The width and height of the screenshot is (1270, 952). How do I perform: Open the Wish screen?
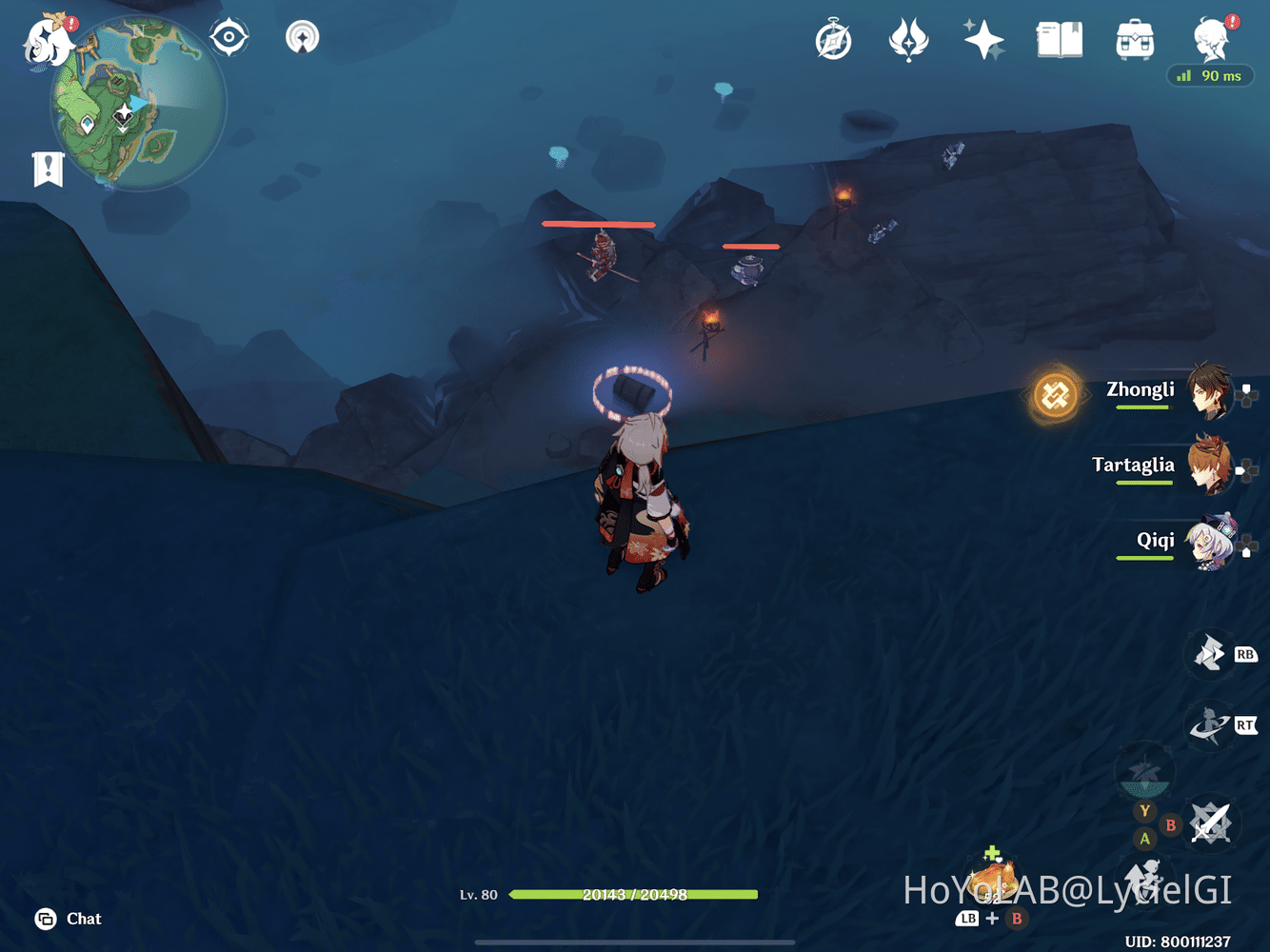coord(983,39)
